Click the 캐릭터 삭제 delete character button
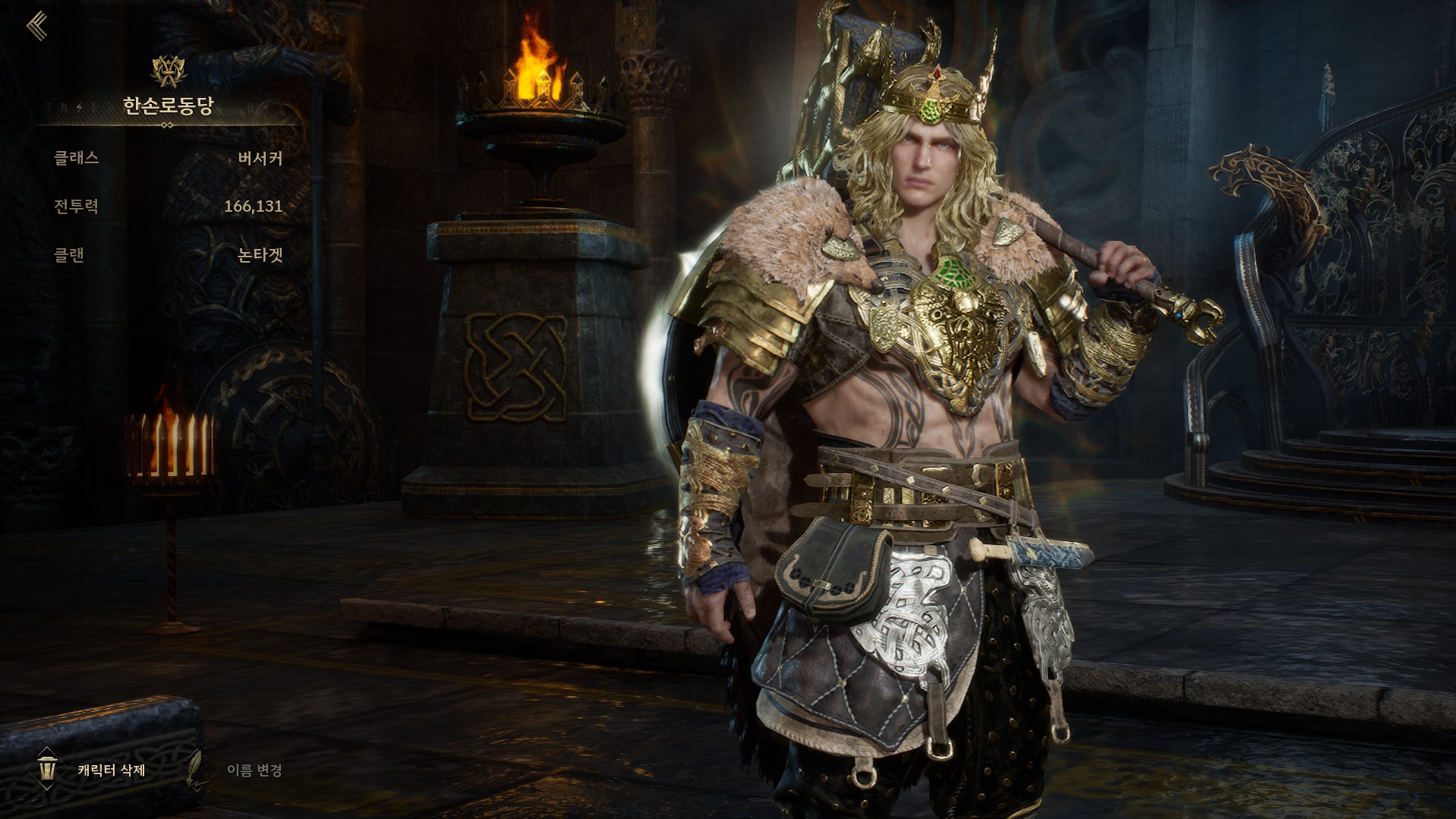This screenshot has height=819, width=1456. (110, 770)
